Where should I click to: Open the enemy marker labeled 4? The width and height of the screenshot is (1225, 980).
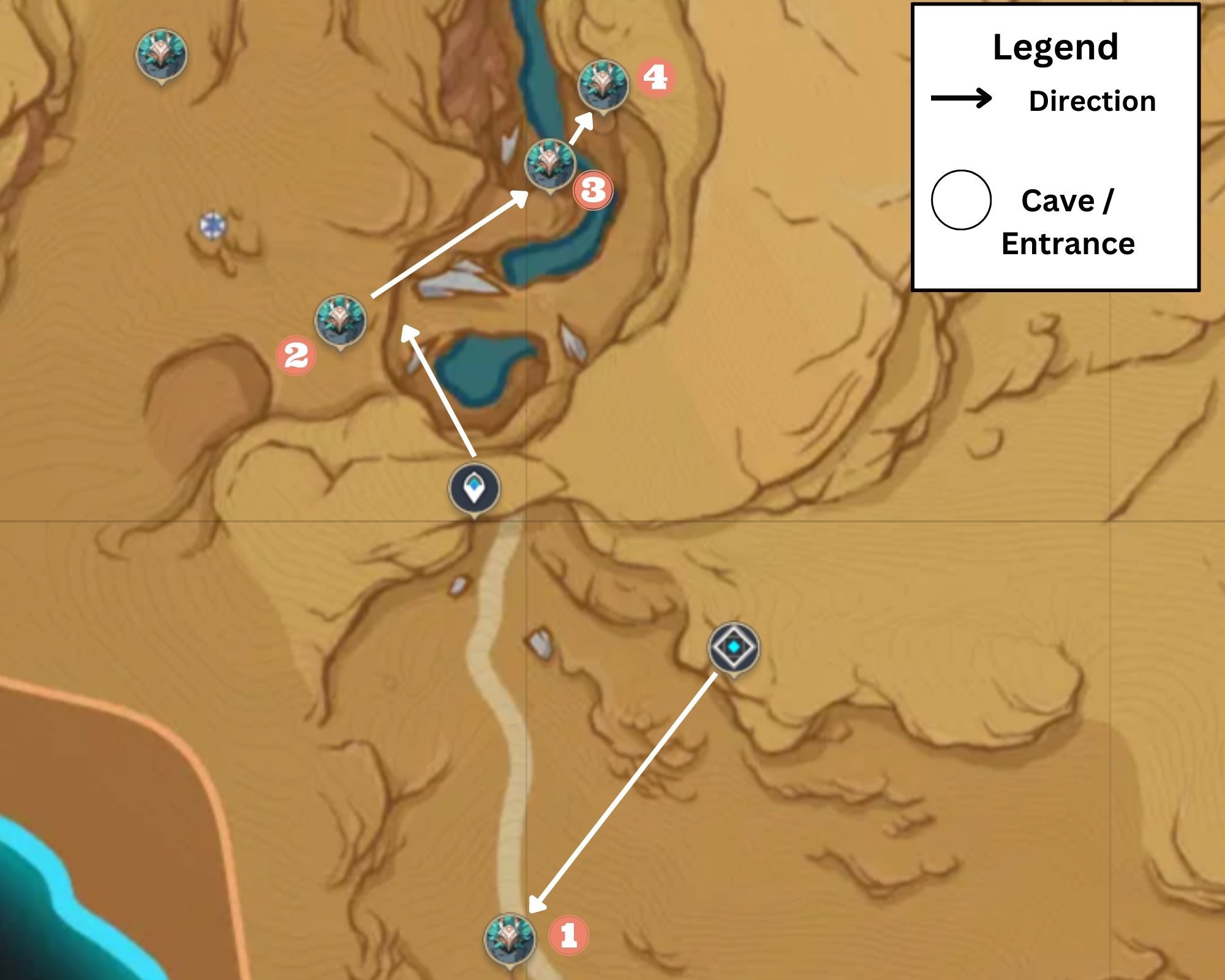coord(603,86)
